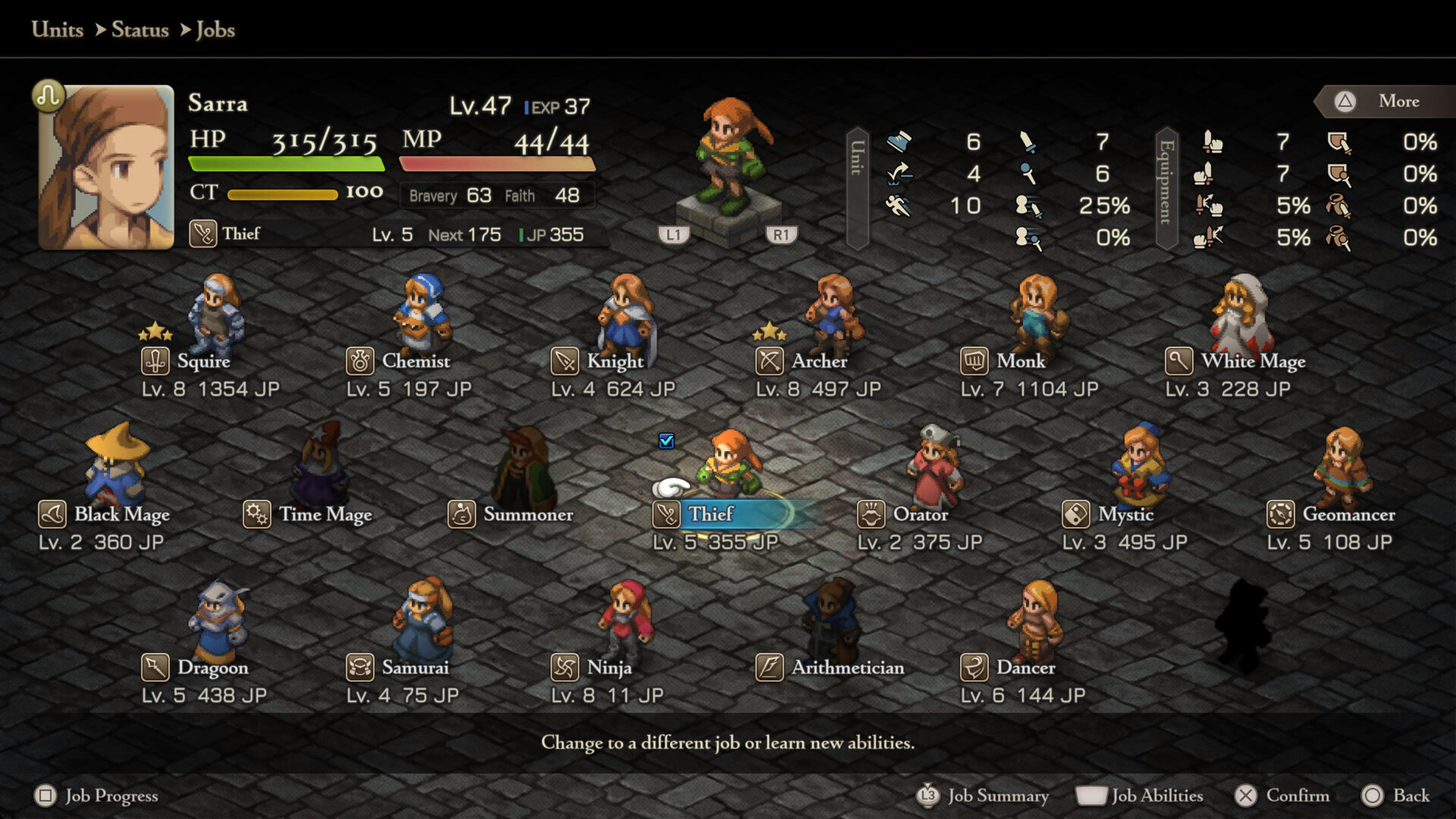This screenshot has width=1456, height=819.
Task: Choose the Chemist job
Action: (x=415, y=361)
